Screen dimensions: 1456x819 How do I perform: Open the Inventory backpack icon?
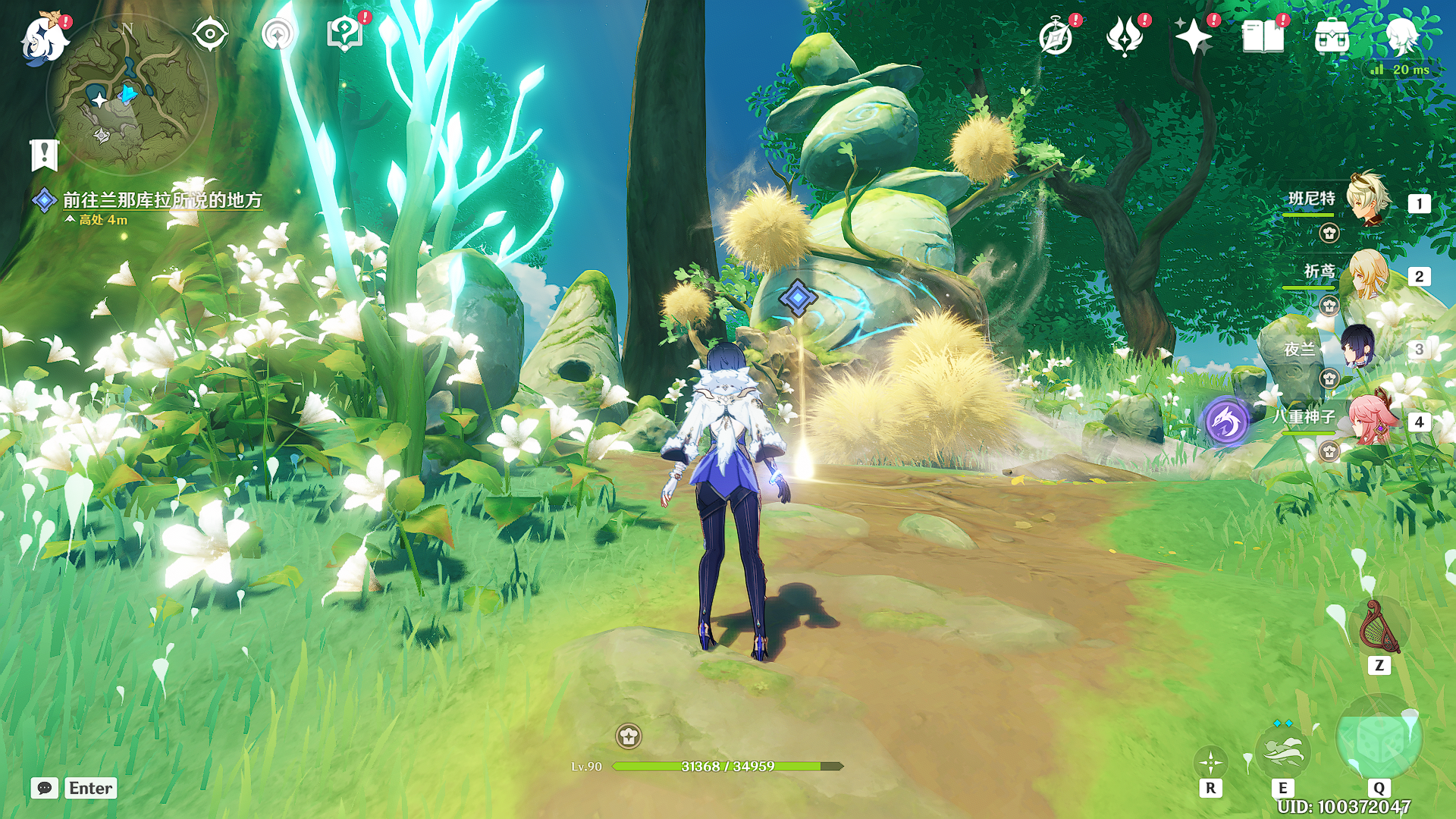click(x=1332, y=36)
